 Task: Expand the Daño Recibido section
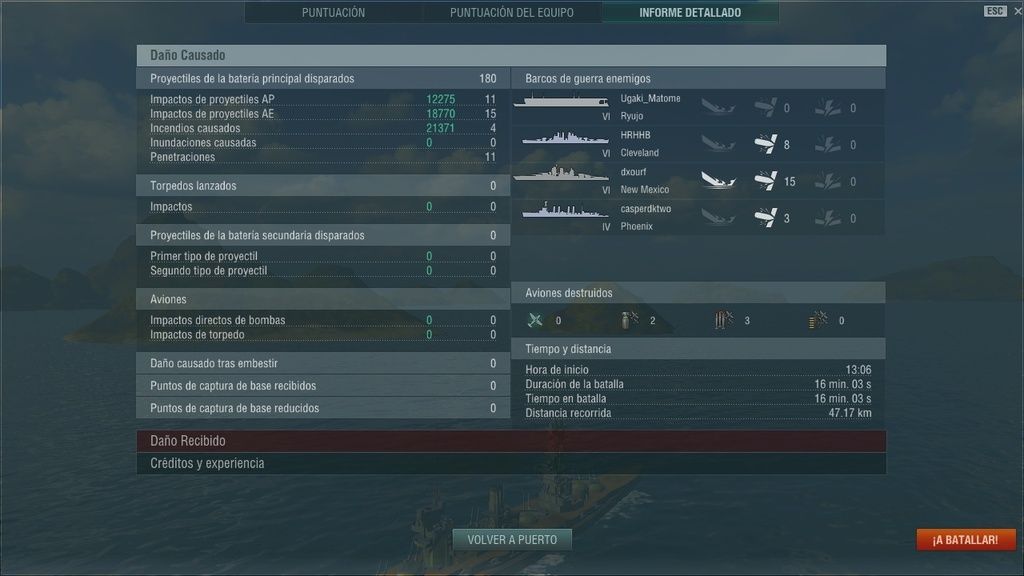point(510,441)
